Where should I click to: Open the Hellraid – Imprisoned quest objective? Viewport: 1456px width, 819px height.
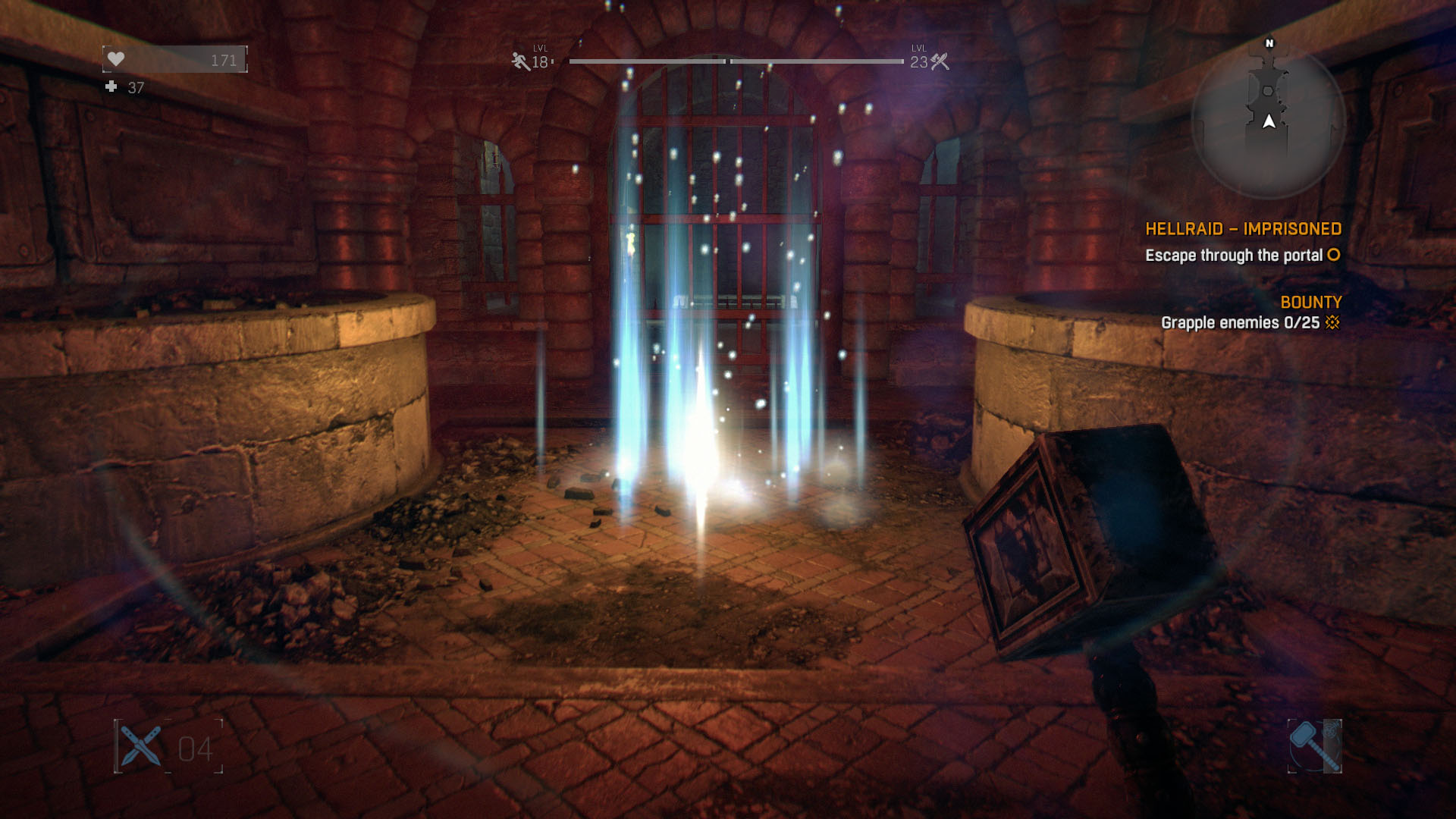[x=1243, y=229]
